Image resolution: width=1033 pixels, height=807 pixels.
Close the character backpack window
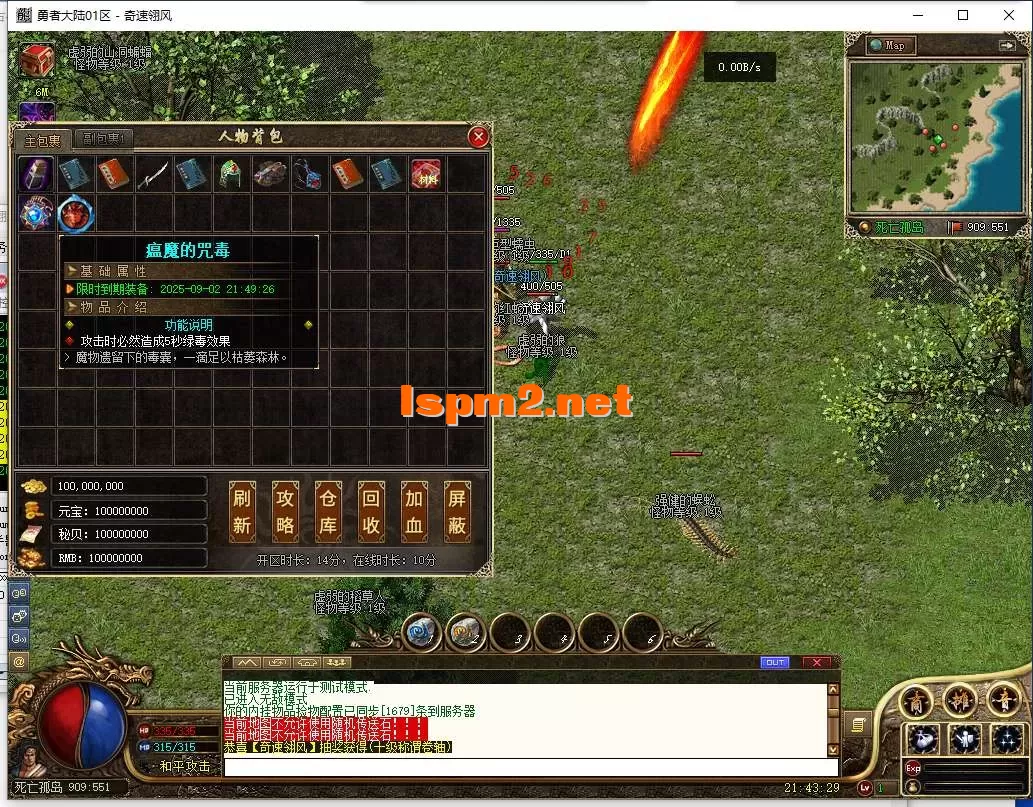479,137
